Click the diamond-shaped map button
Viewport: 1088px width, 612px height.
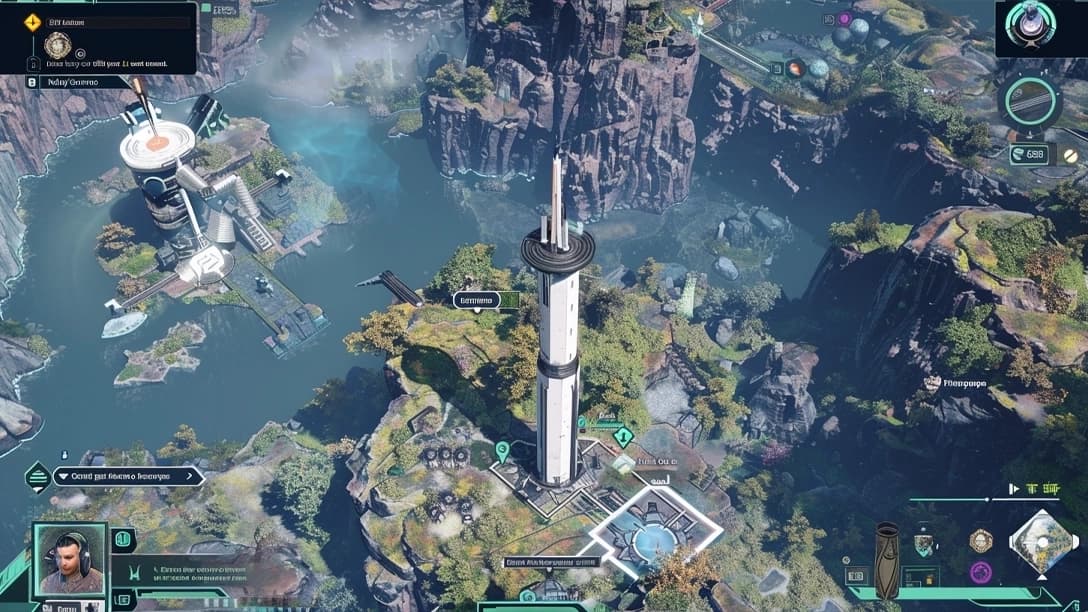tap(1043, 544)
